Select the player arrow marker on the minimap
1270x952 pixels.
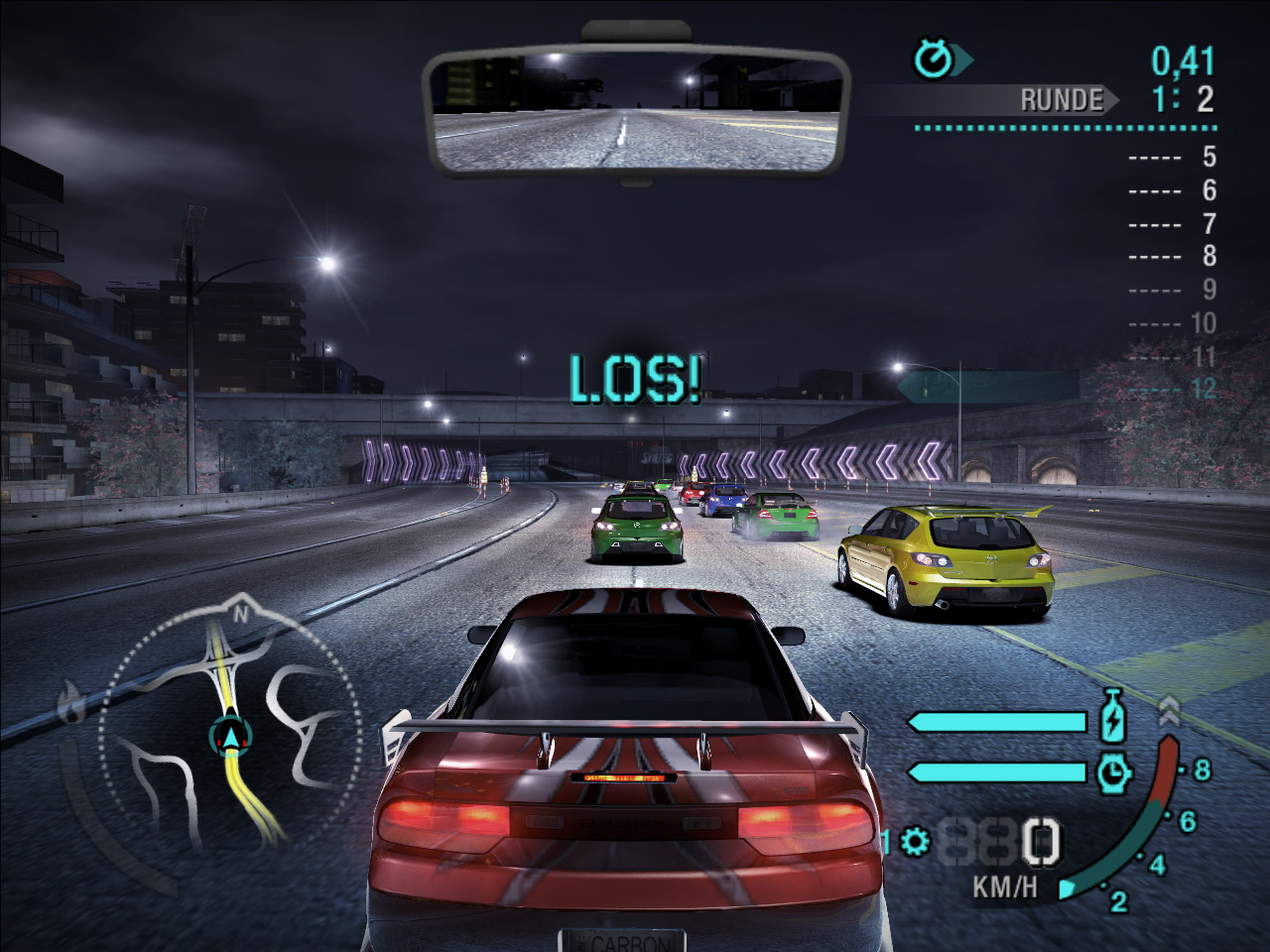(231, 736)
